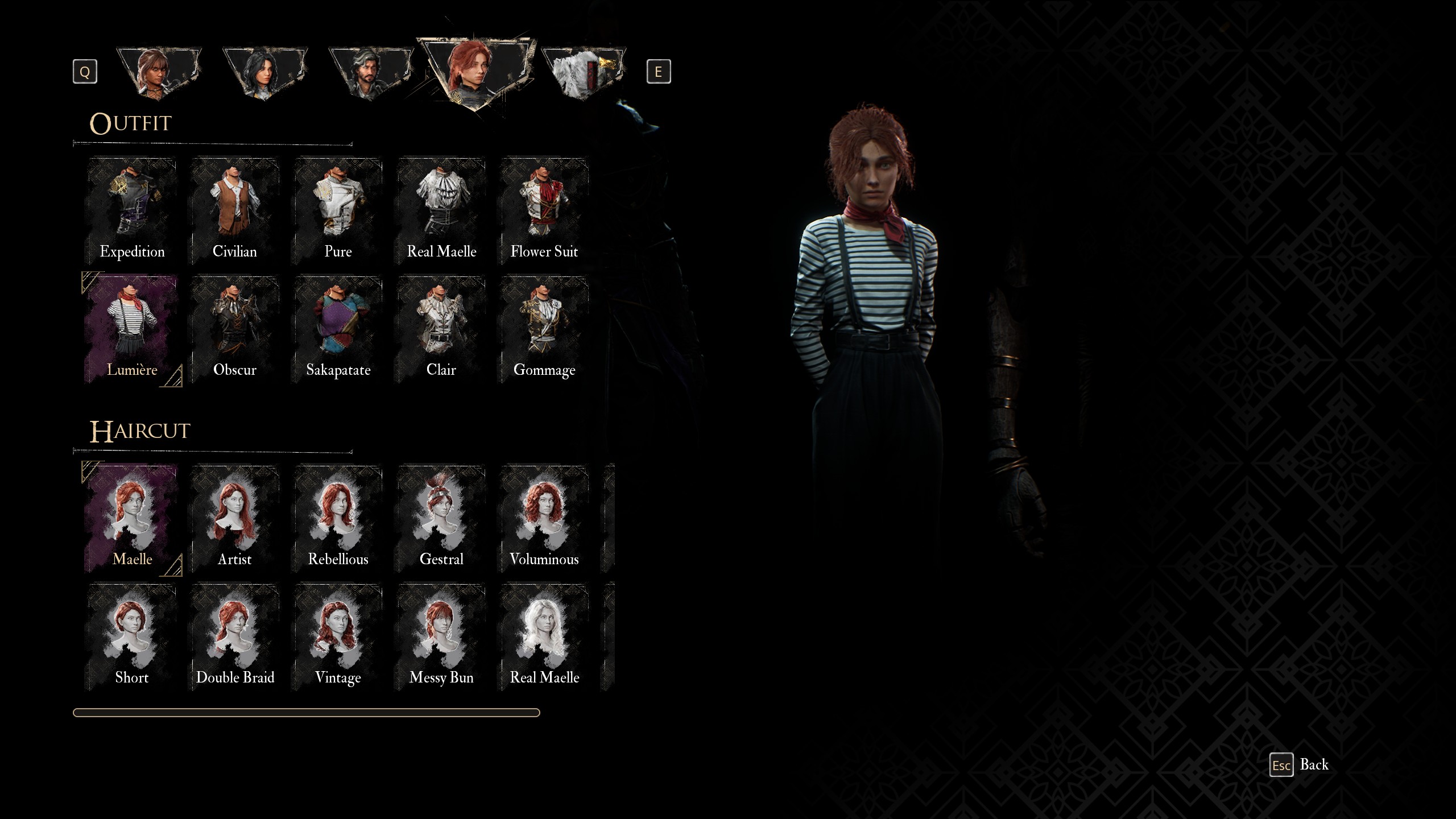Image resolution: width=1456 pixels, height=819 pixels.
Task: Choose the Voluminous haircut
Action: (x=544, y=518)
